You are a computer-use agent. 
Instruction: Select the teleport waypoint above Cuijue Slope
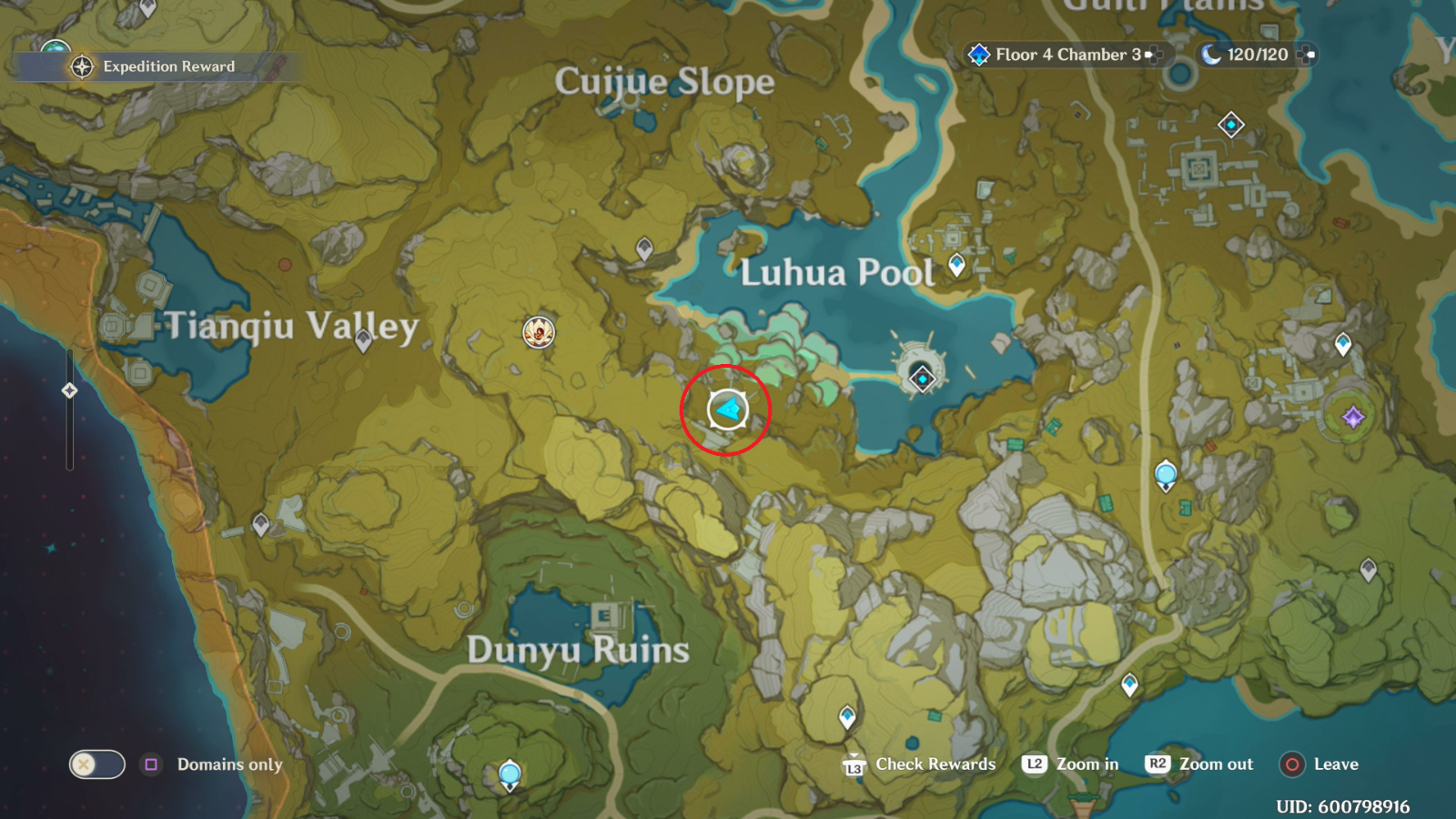[646, 248]
